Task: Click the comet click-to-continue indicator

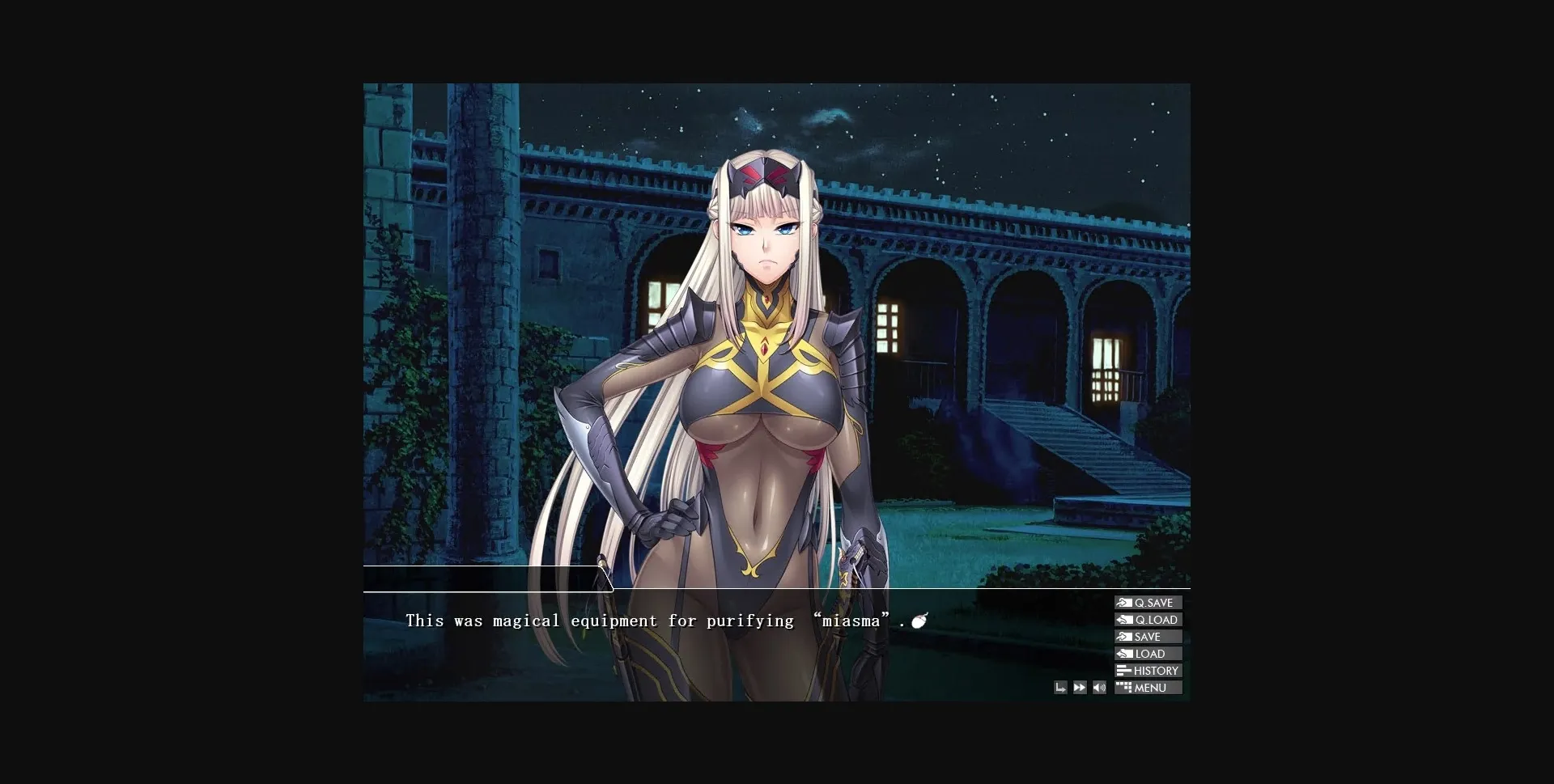Action: point(919,620)
